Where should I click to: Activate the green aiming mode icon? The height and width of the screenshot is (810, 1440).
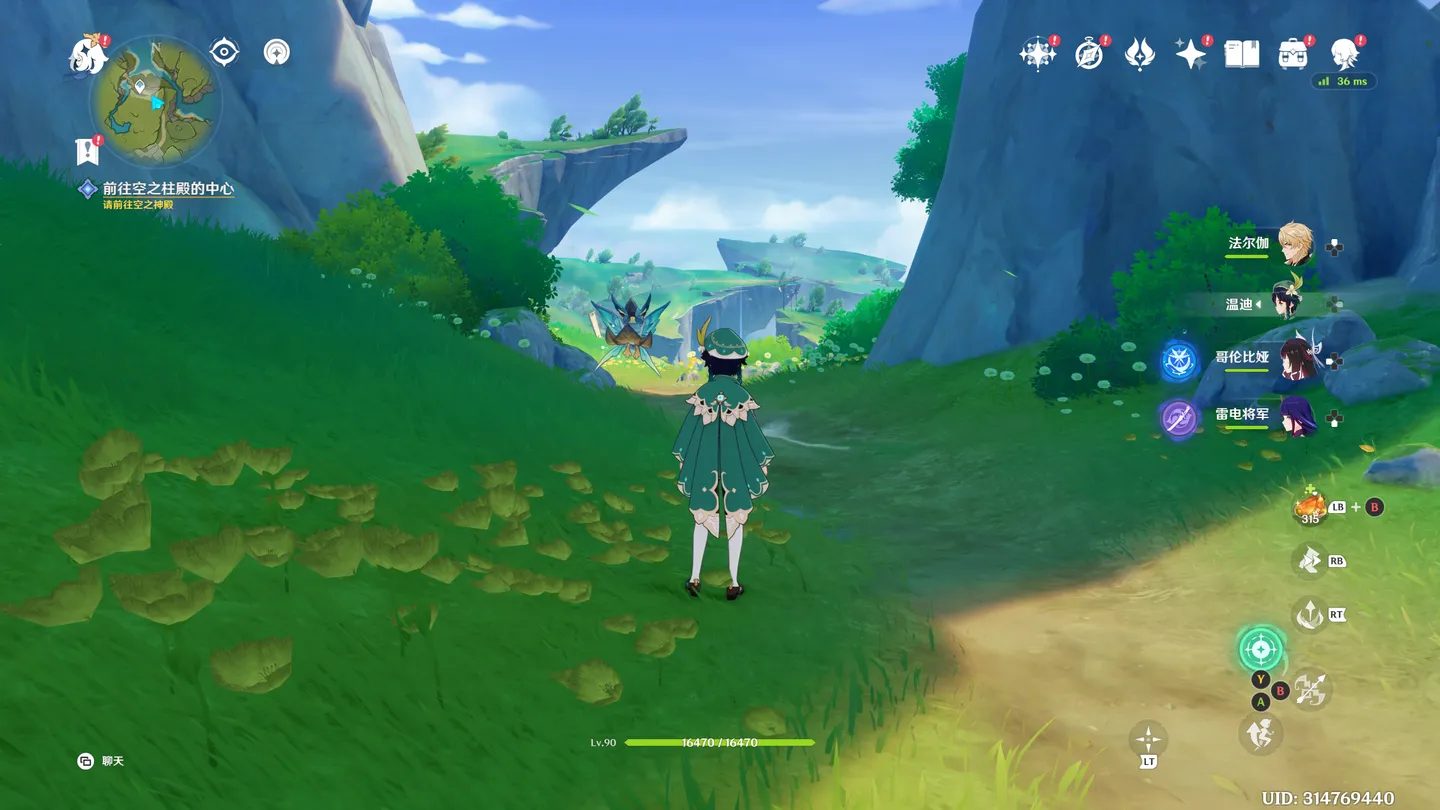[x=1260, y=650]
